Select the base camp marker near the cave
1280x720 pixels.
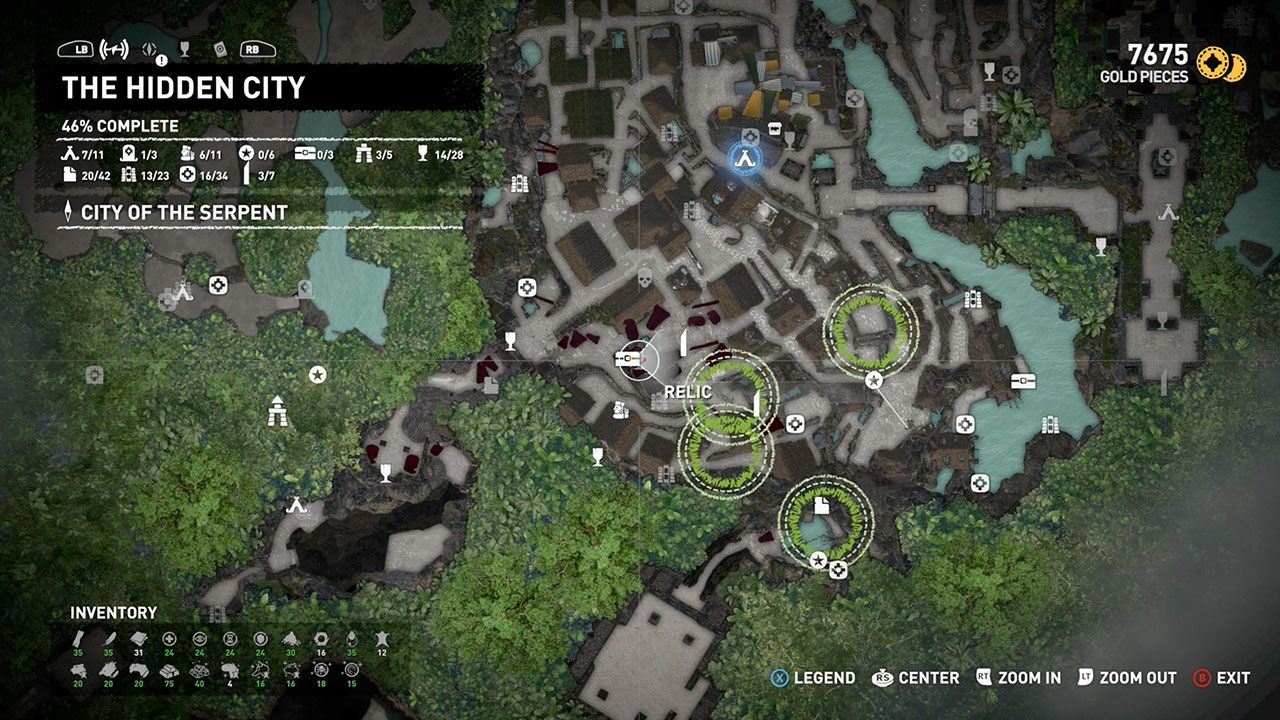click(295, 505)
